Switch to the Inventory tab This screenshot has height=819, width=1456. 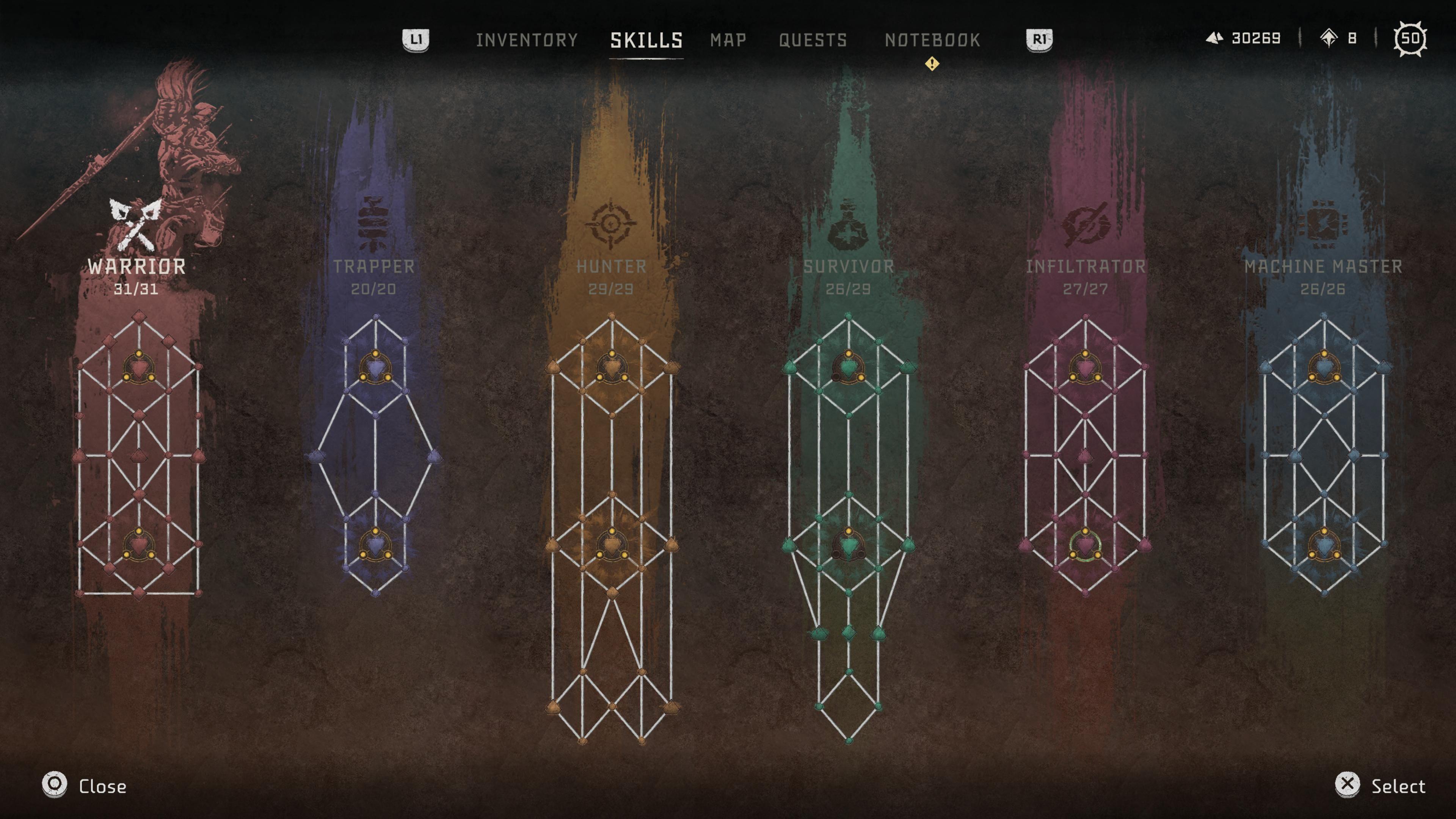tap(526, 40)
